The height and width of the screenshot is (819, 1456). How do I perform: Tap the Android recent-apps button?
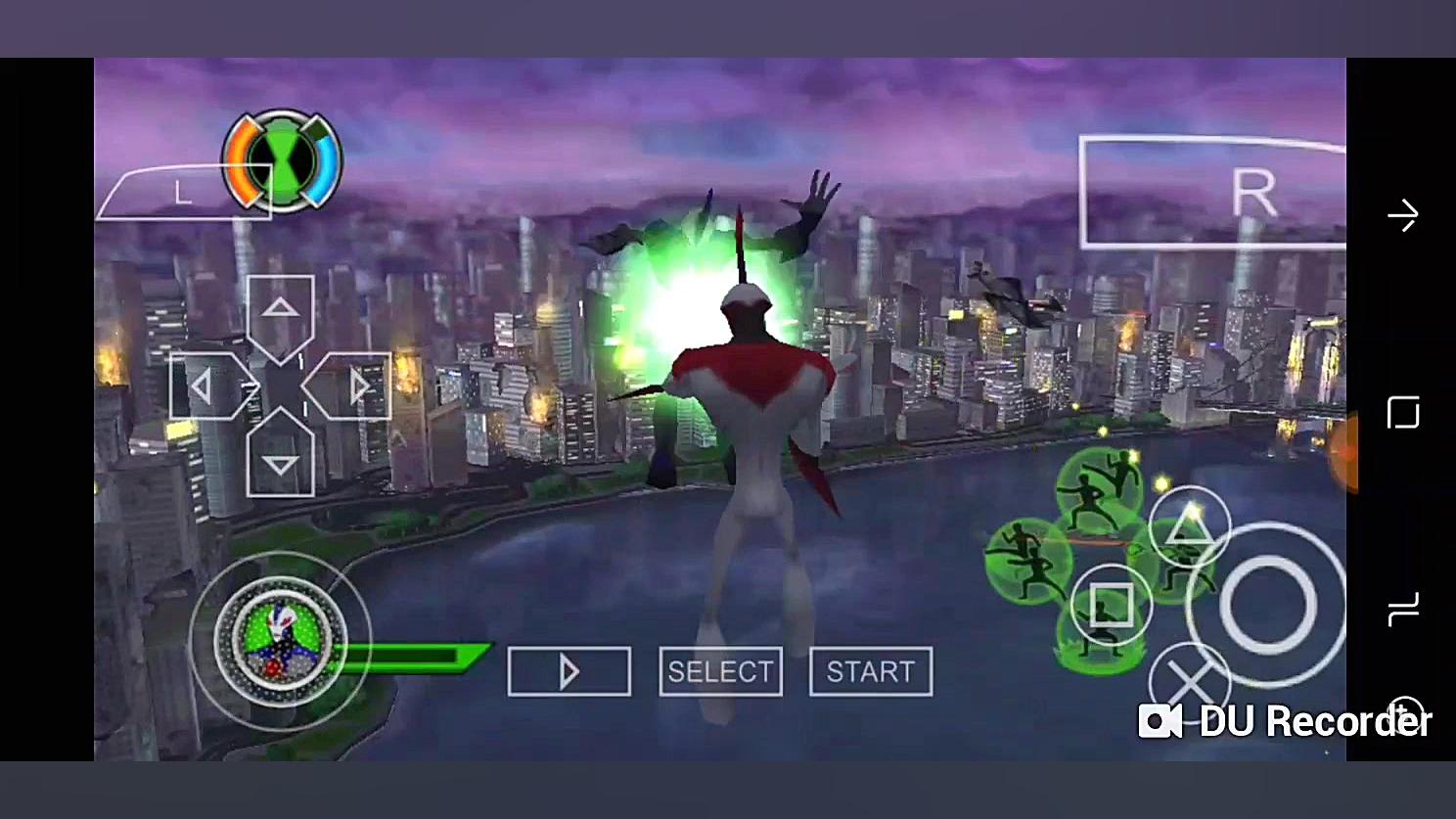tap(1403, 610)
